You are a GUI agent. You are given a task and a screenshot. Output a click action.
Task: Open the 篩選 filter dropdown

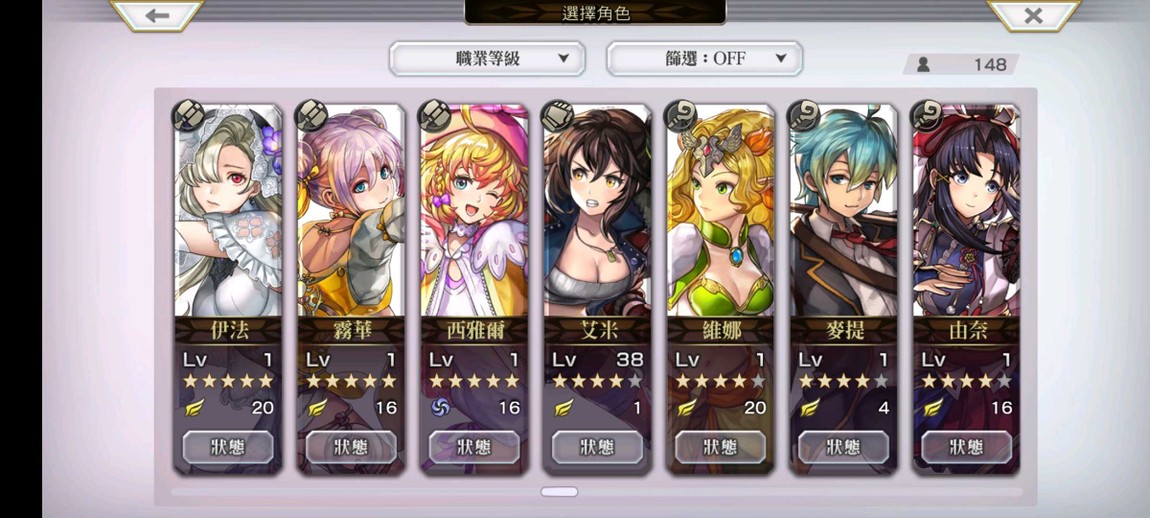click(x=704, y=59)
